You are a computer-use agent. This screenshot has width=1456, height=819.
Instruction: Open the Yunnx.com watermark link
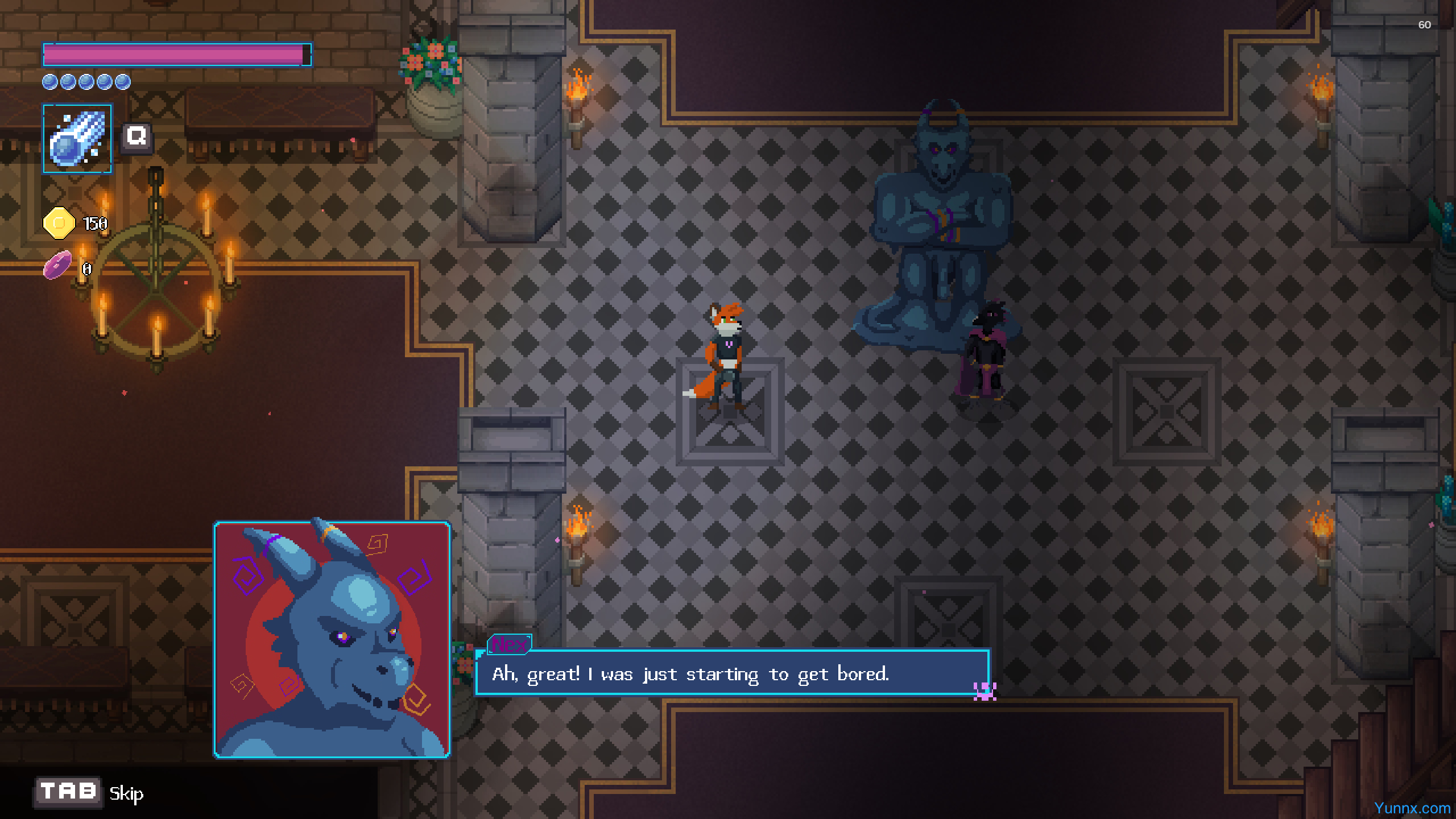[1412, 808]
